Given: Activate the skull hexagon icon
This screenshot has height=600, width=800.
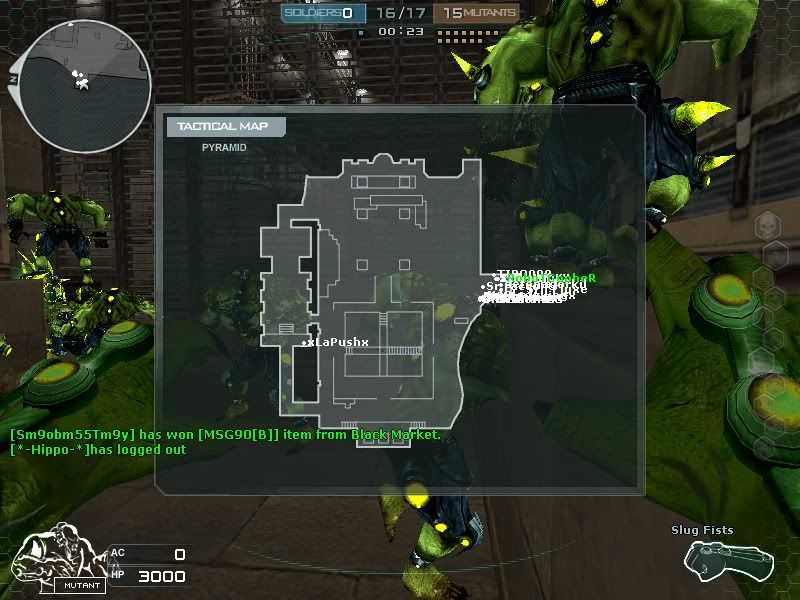Looking at the screenshot, I should (769, 227).
